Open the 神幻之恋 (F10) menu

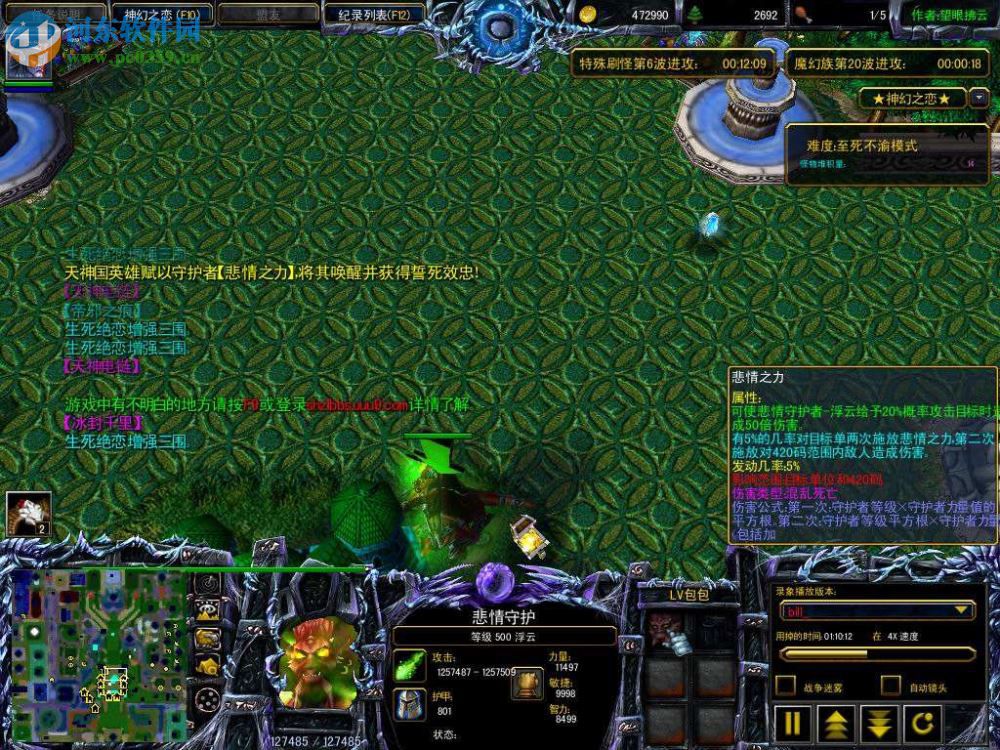(x=159, y=15)
